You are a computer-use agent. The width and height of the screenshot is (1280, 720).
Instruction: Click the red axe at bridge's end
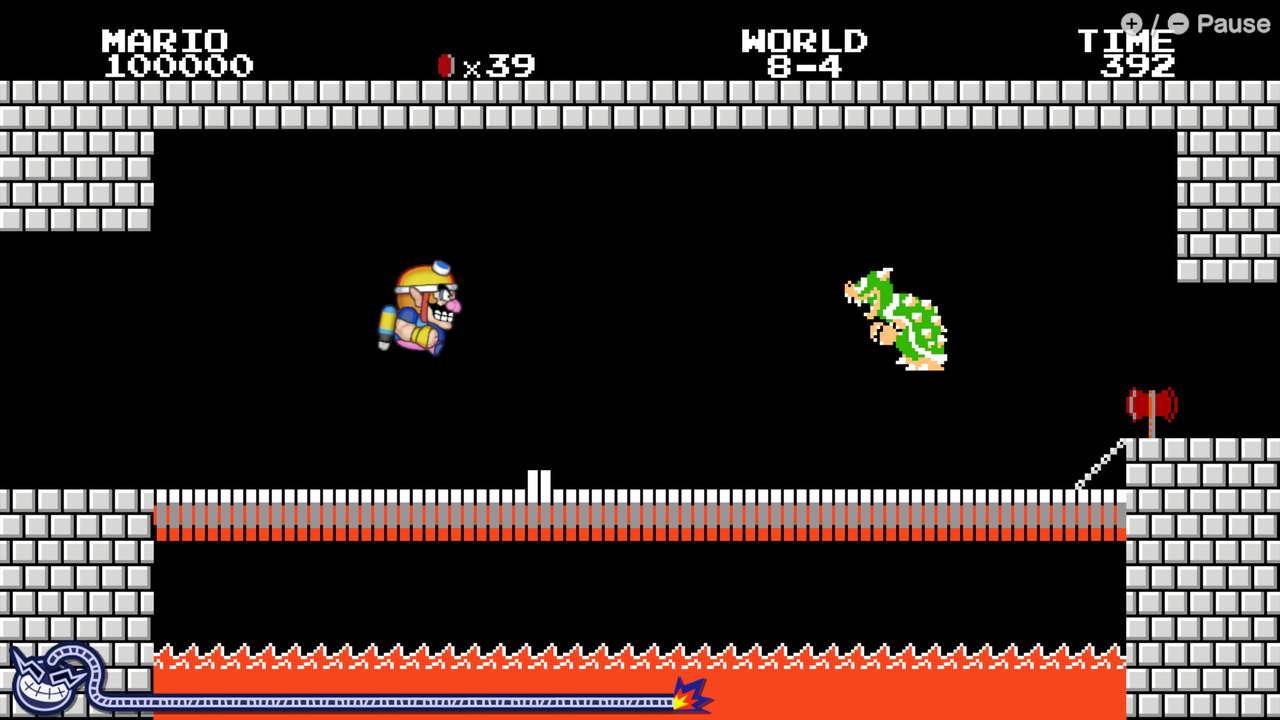coord(1152,405)
